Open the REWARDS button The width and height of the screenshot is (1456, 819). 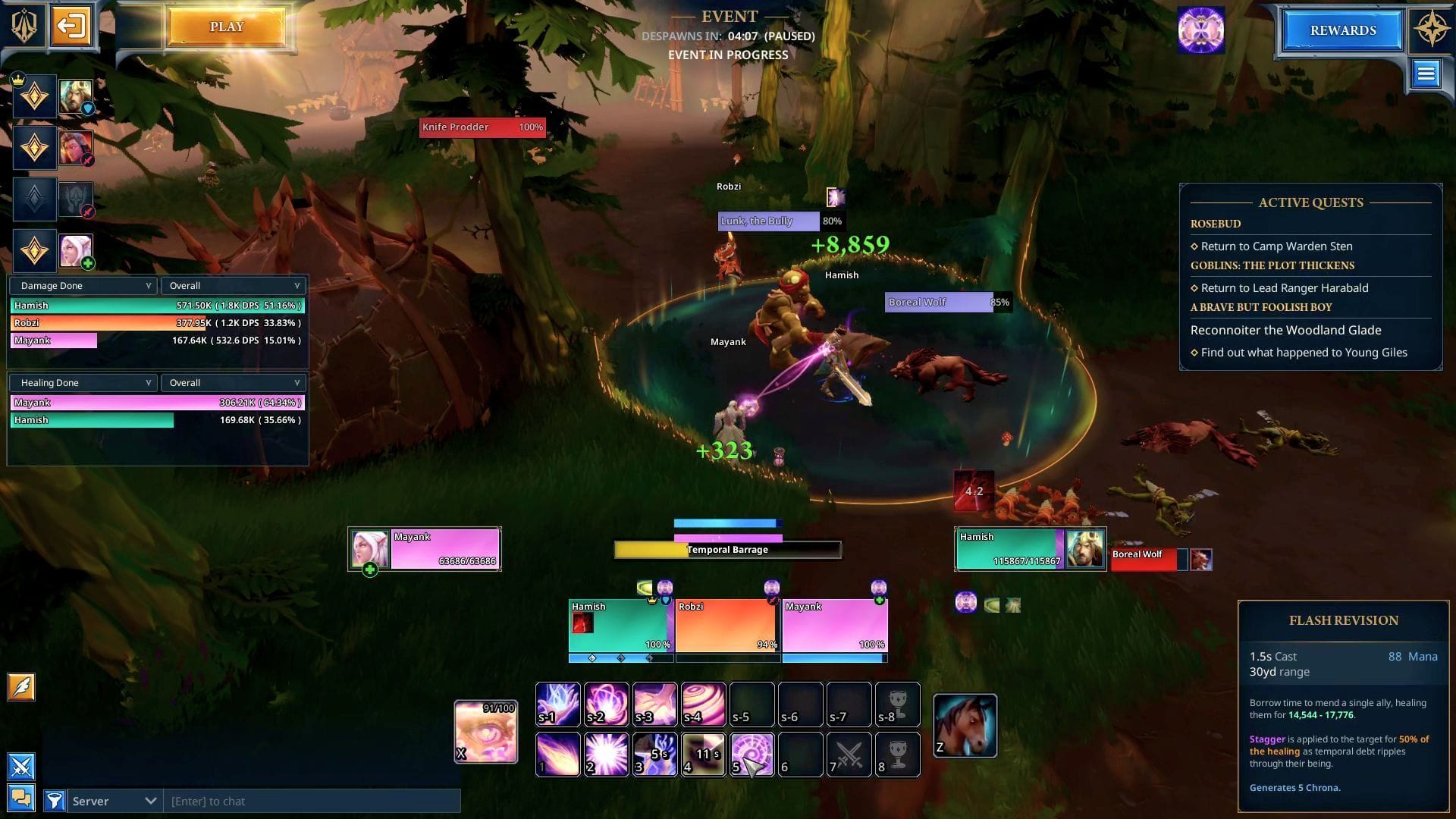(x=1341, y=30)
